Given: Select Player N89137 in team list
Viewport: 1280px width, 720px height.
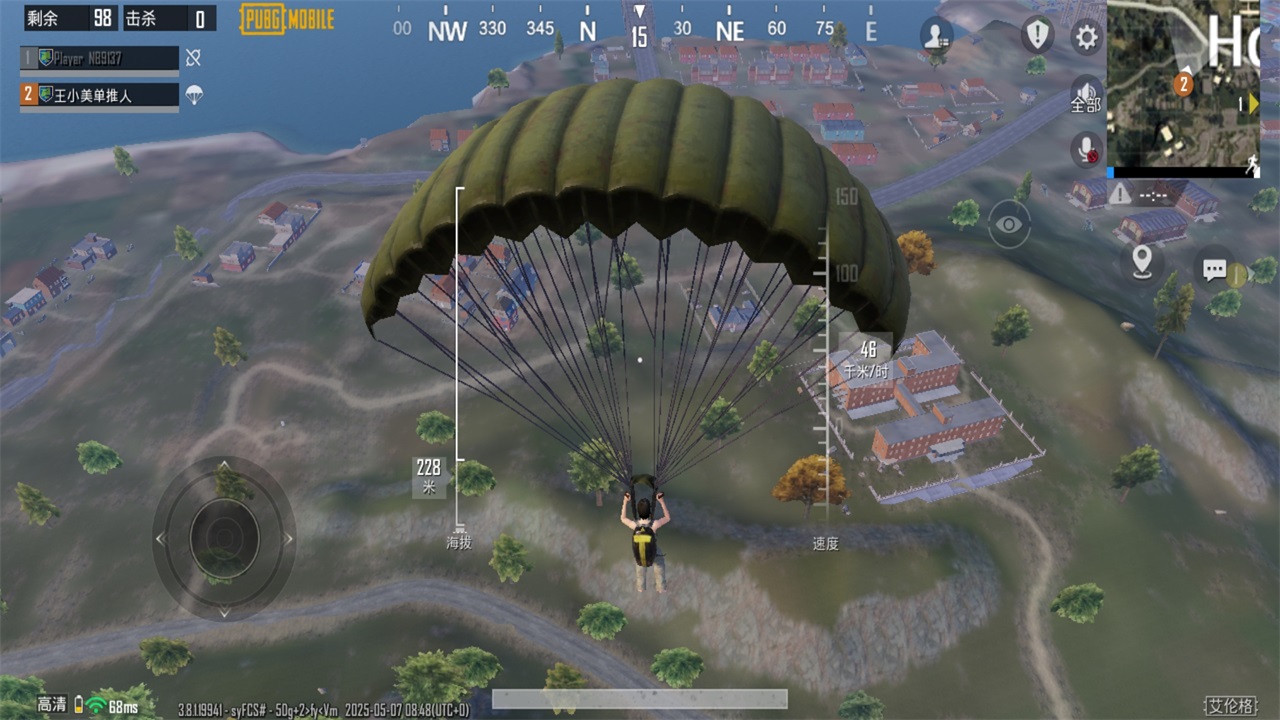Looking at the screenshot, I should coord(98,58).
